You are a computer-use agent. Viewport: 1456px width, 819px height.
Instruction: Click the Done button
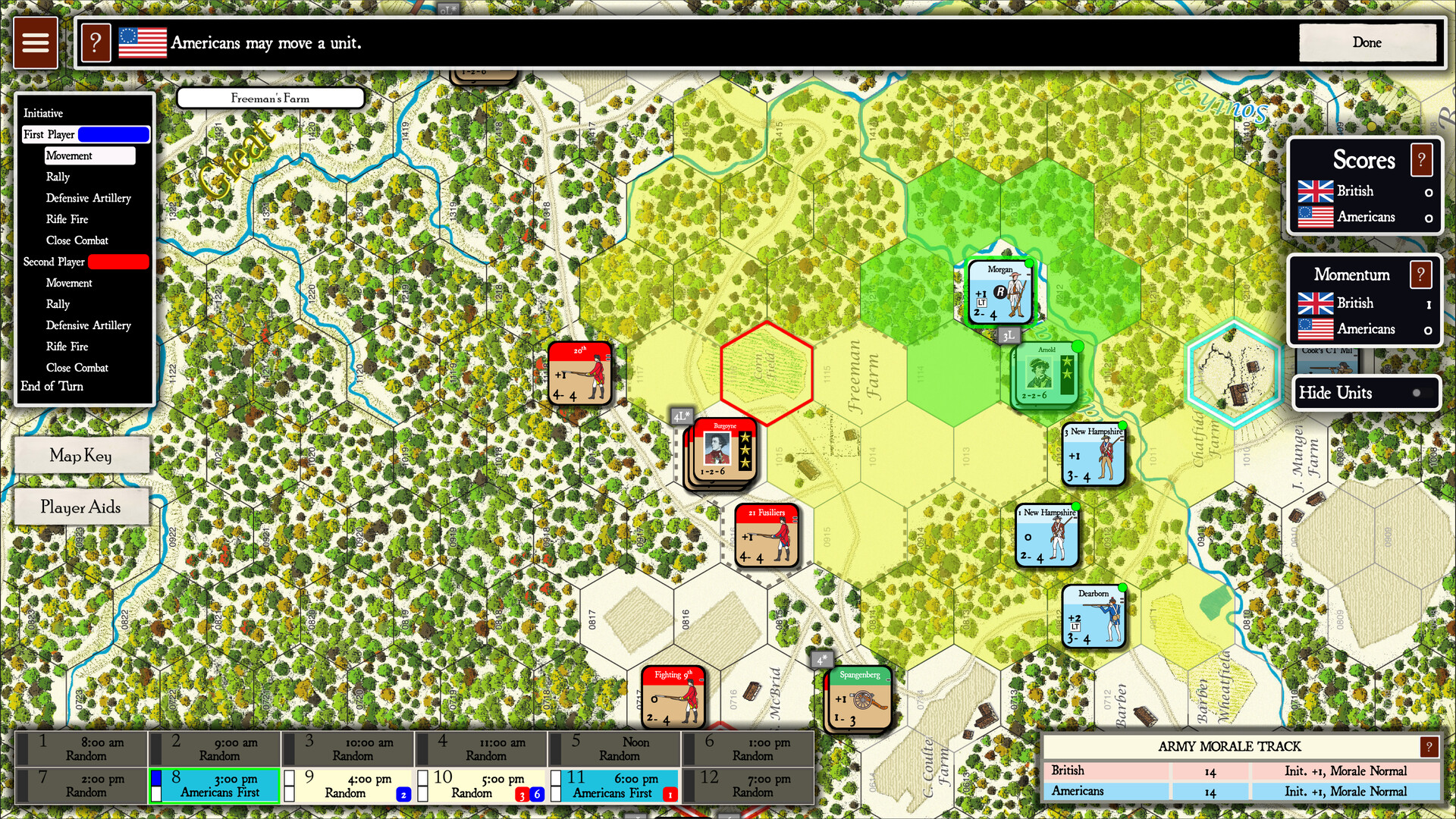[1367, 42]
